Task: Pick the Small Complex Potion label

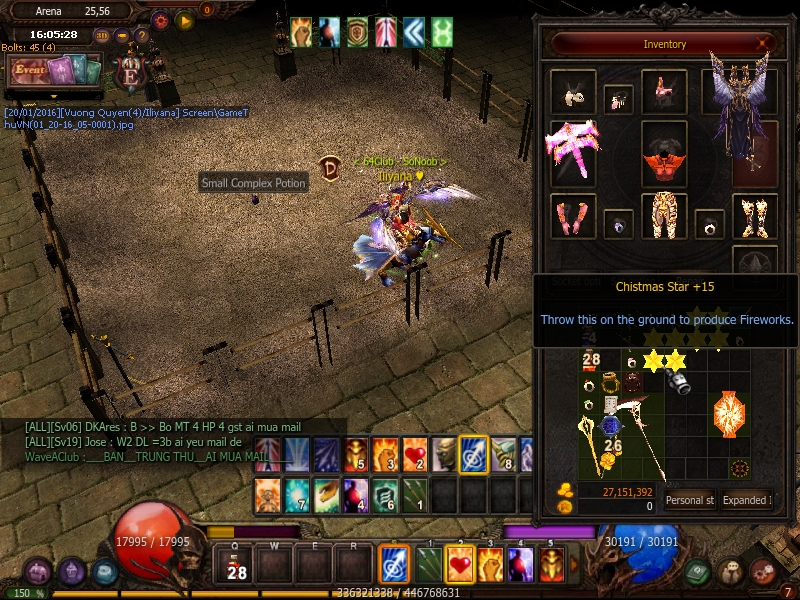Action: pyautogui.click(x=253, y=183)
